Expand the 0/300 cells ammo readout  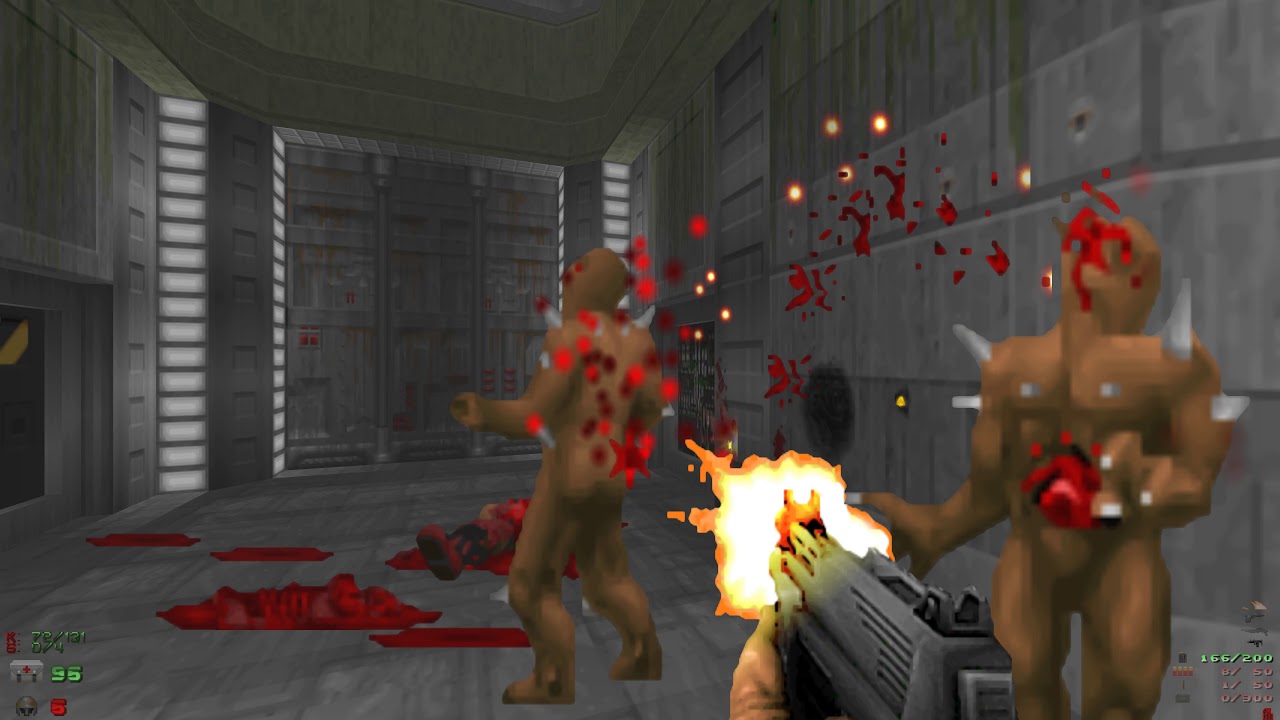coord(1245,697)
